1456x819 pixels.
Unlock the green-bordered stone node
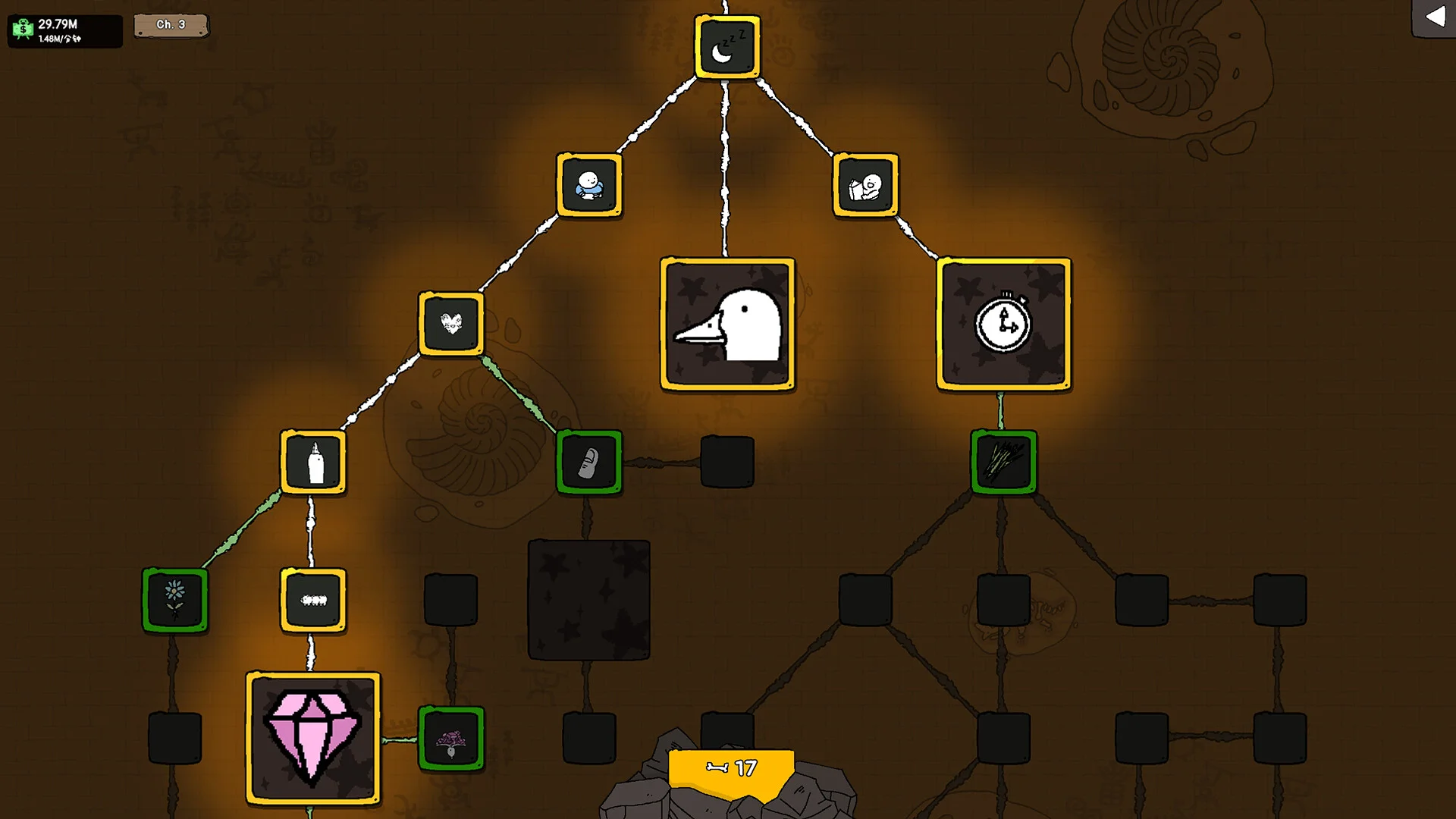pos(589,462)
